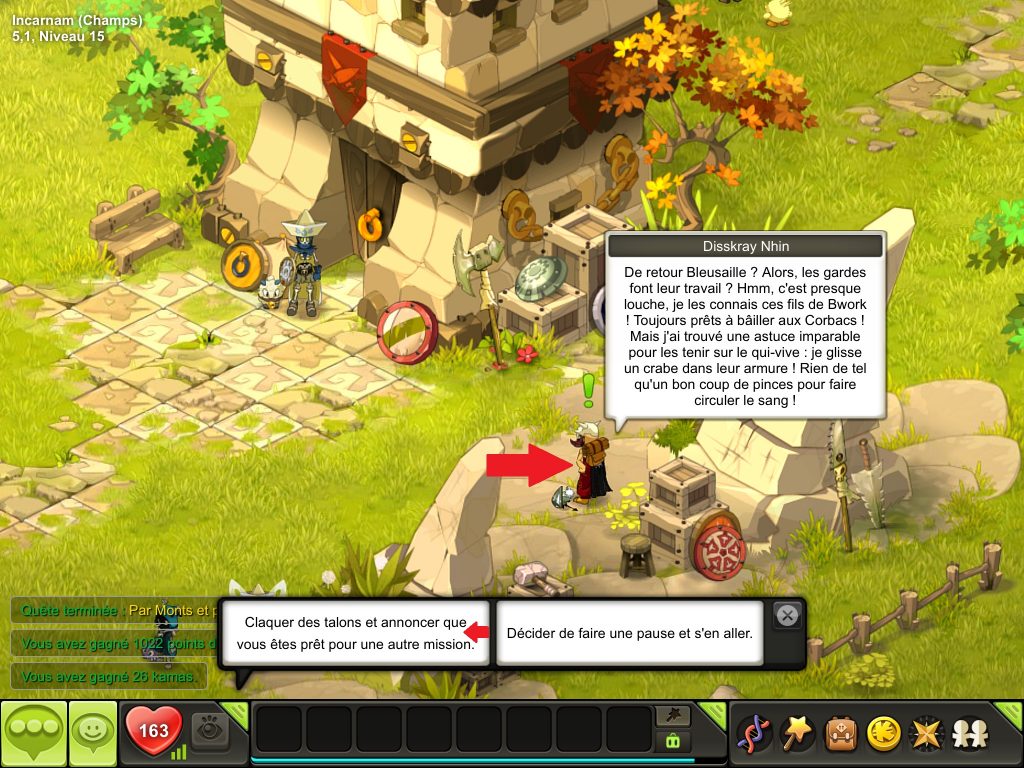Close the dialogue options box
This screenshot has width=1024, height=768.
(x=788, y=615)
